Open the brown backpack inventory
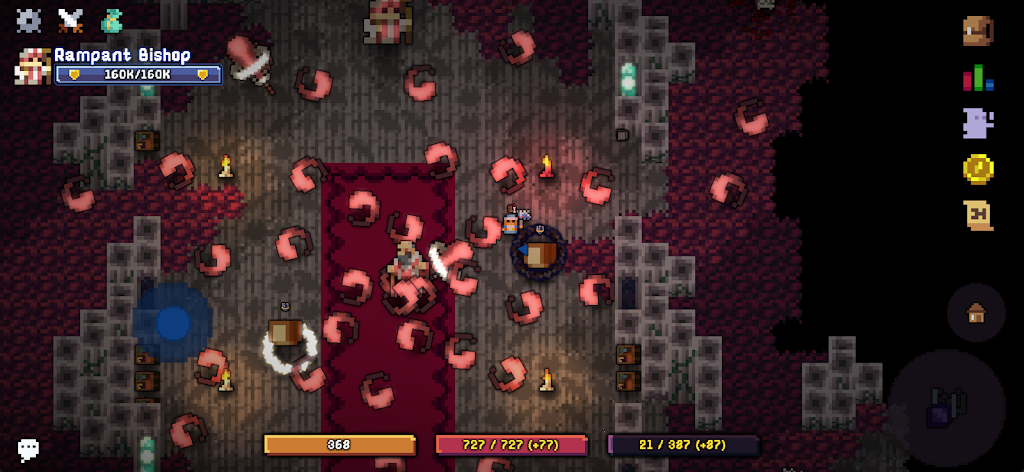Image resolution: width=1024 pixels, height=472 pixels. pyautogui.click(x=978, y=30)
